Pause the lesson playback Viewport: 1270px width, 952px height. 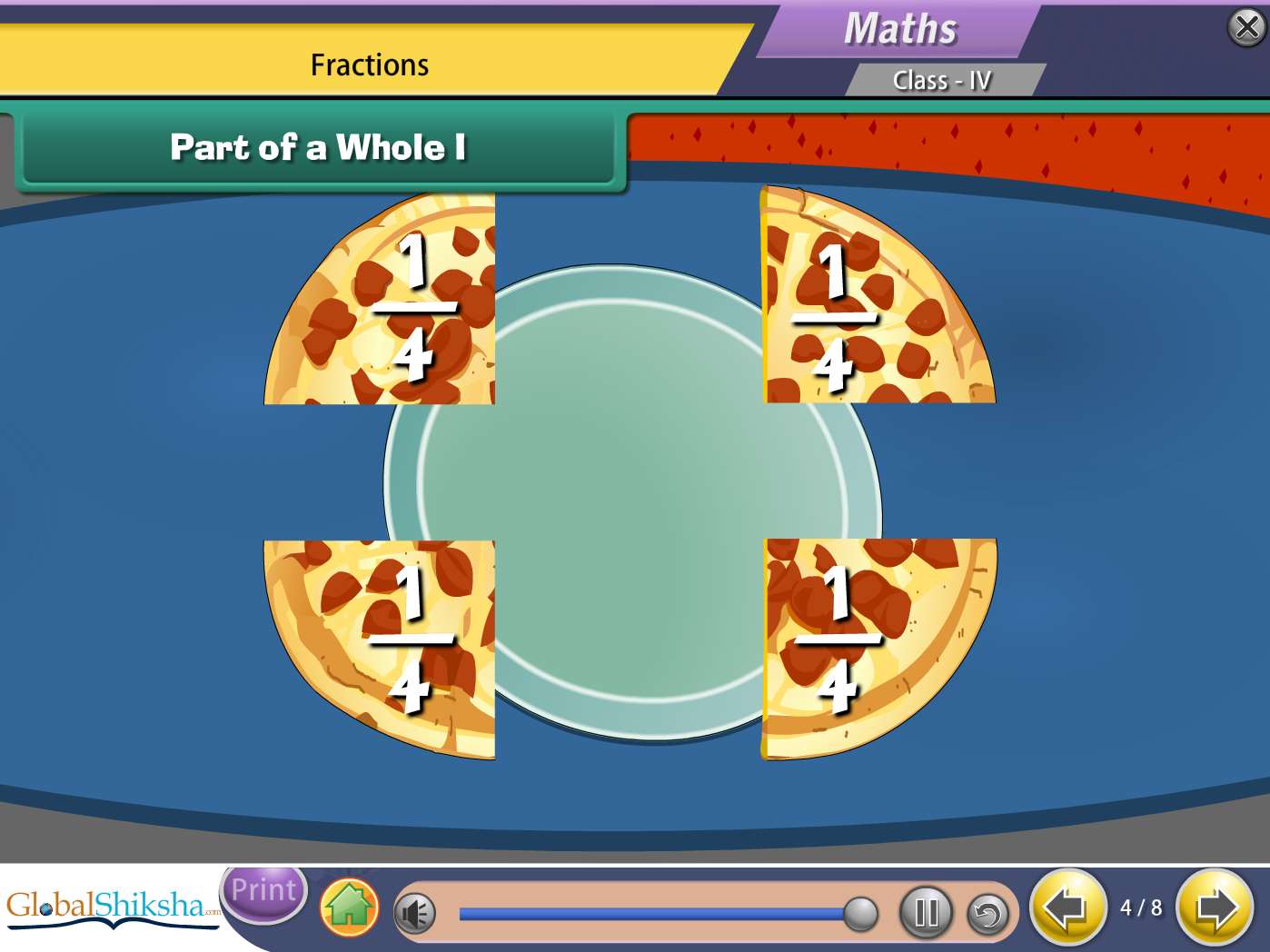pos(926,912)
